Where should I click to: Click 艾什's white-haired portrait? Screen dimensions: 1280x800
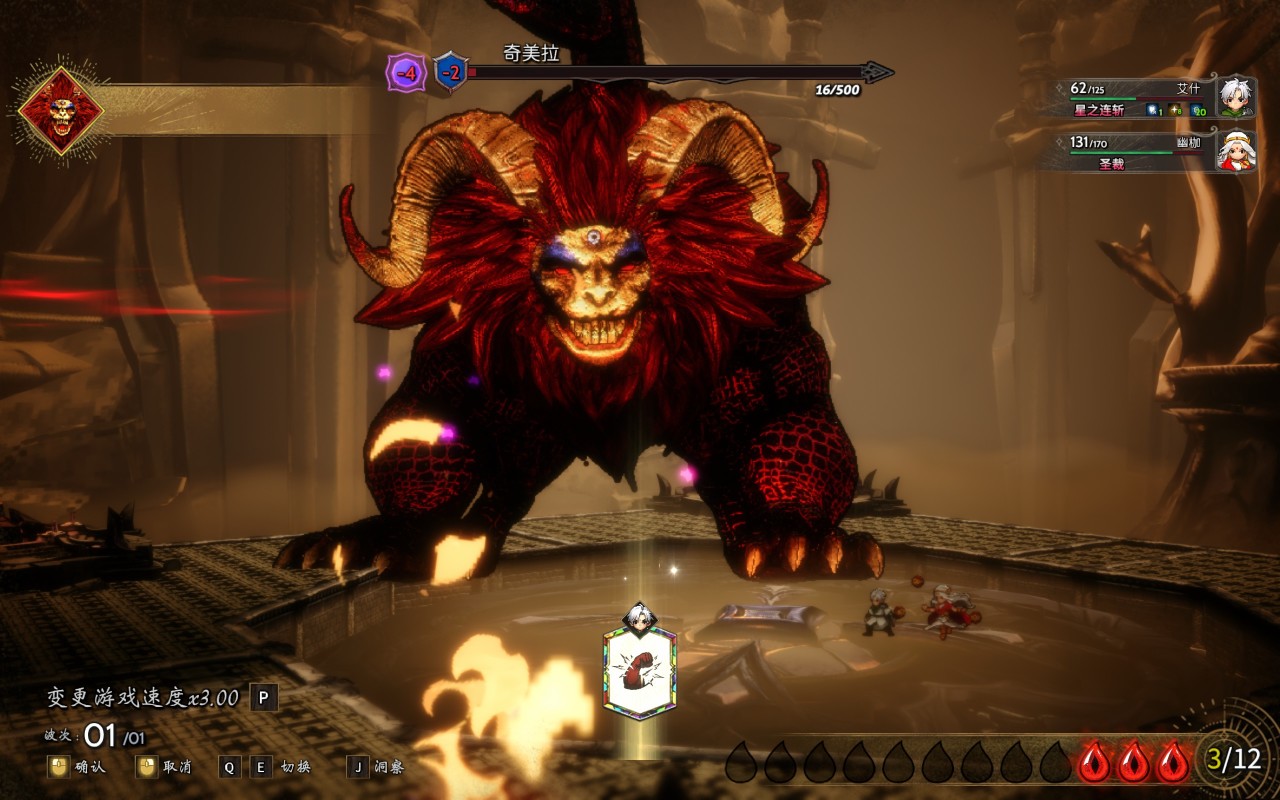pyautogui.click(x=1236, y=96)
